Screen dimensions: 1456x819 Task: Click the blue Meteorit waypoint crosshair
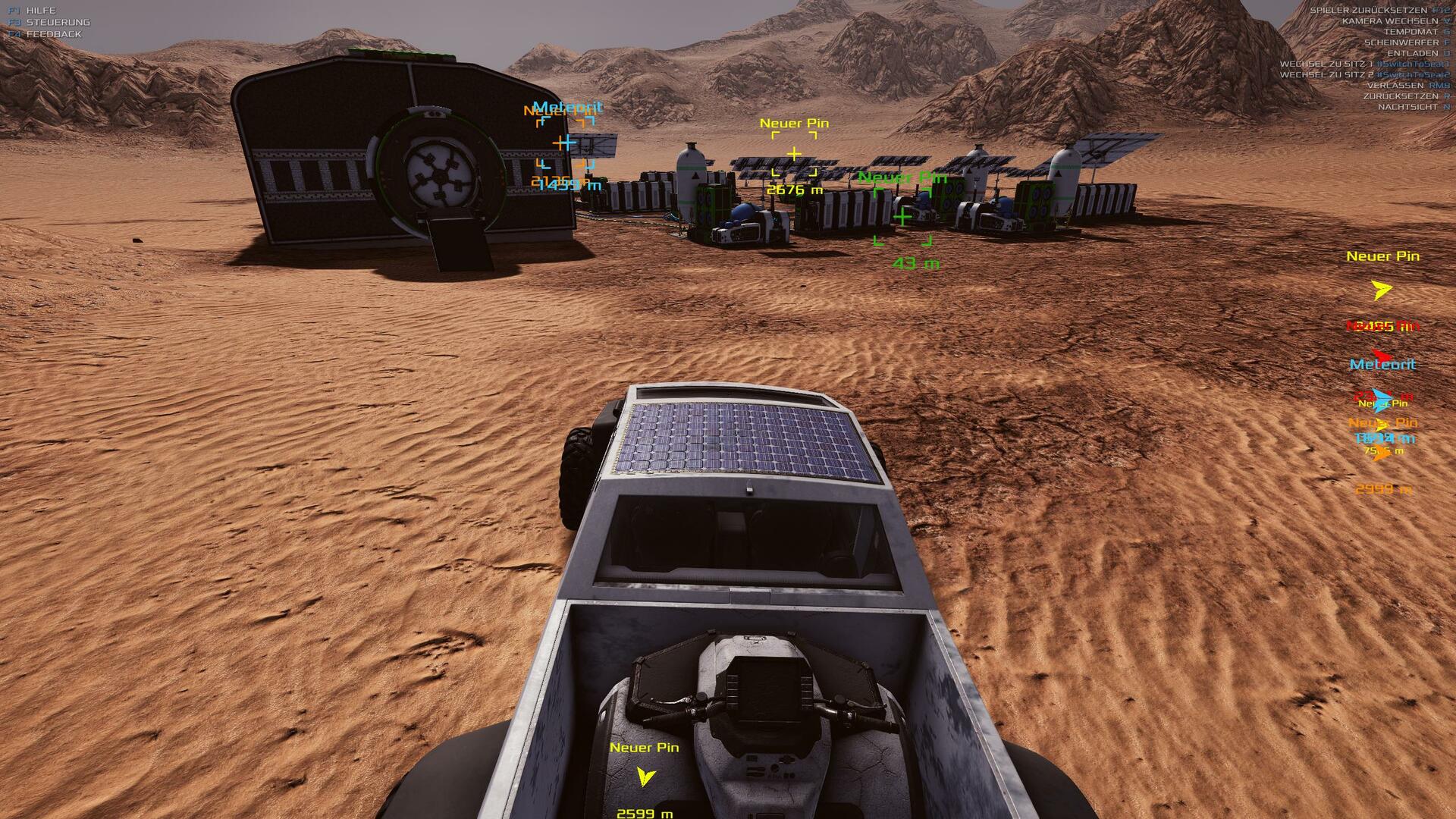tap(566, 143)
